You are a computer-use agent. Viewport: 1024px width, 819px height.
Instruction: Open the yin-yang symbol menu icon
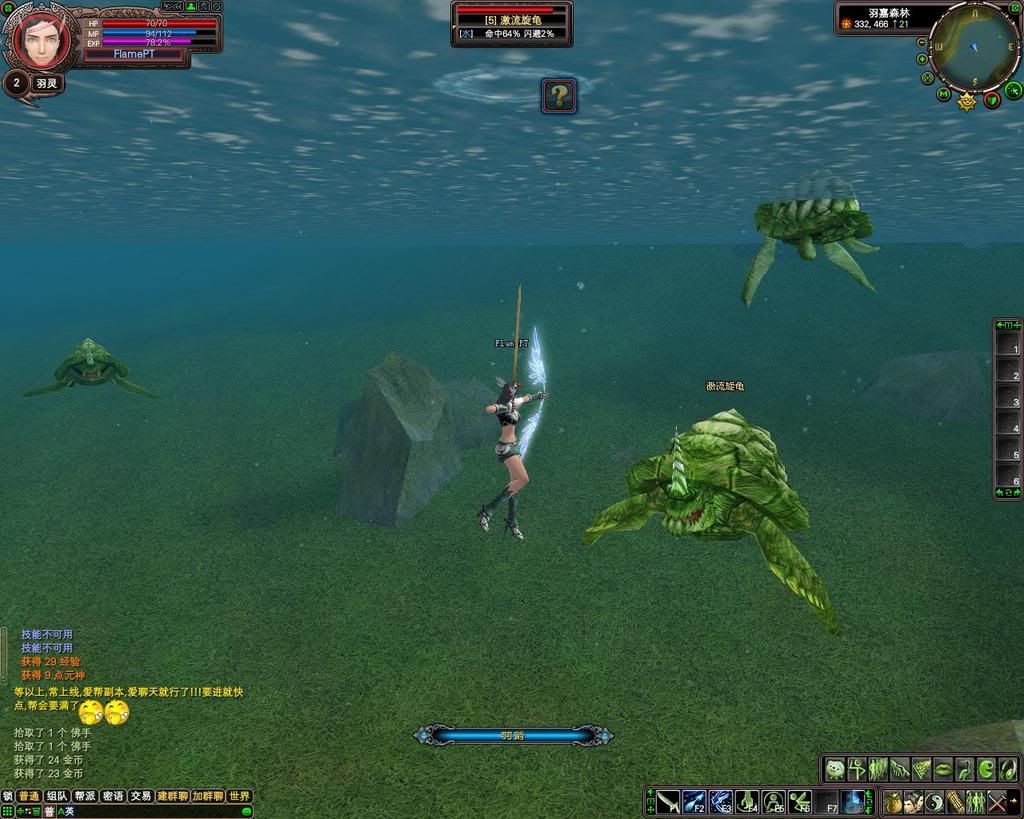coord(935,802)
